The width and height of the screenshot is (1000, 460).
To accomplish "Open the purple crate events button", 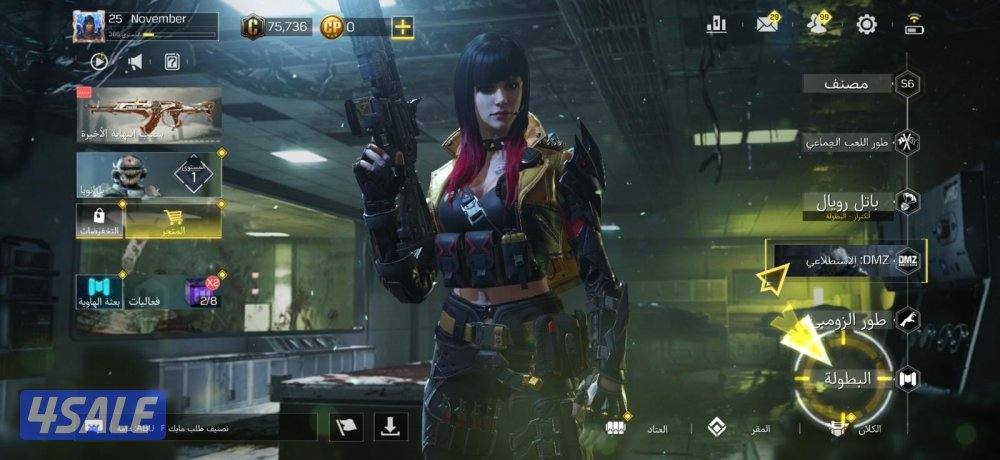I will 200,292.
